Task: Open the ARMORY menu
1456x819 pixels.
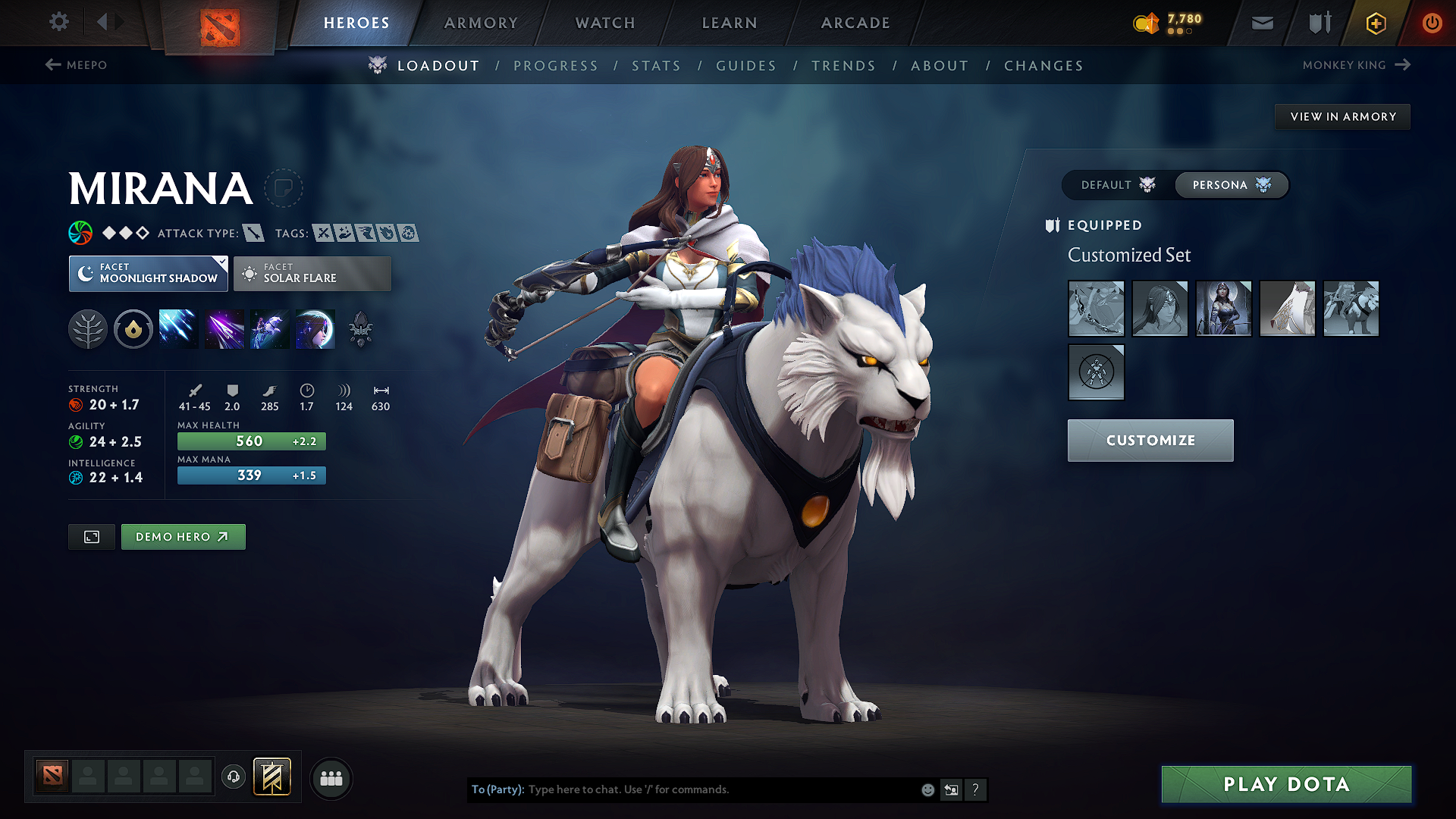Action: (481, 23)
